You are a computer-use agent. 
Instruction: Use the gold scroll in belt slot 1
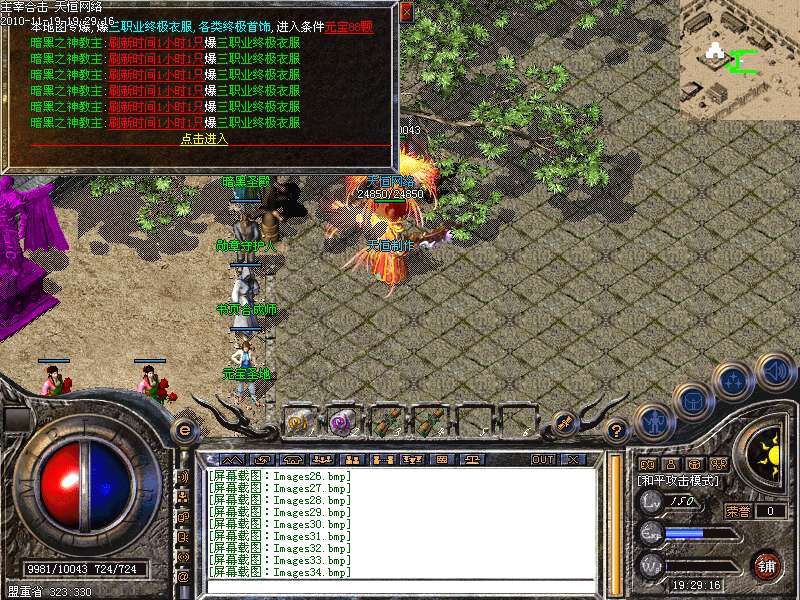[x=298, y=422]
